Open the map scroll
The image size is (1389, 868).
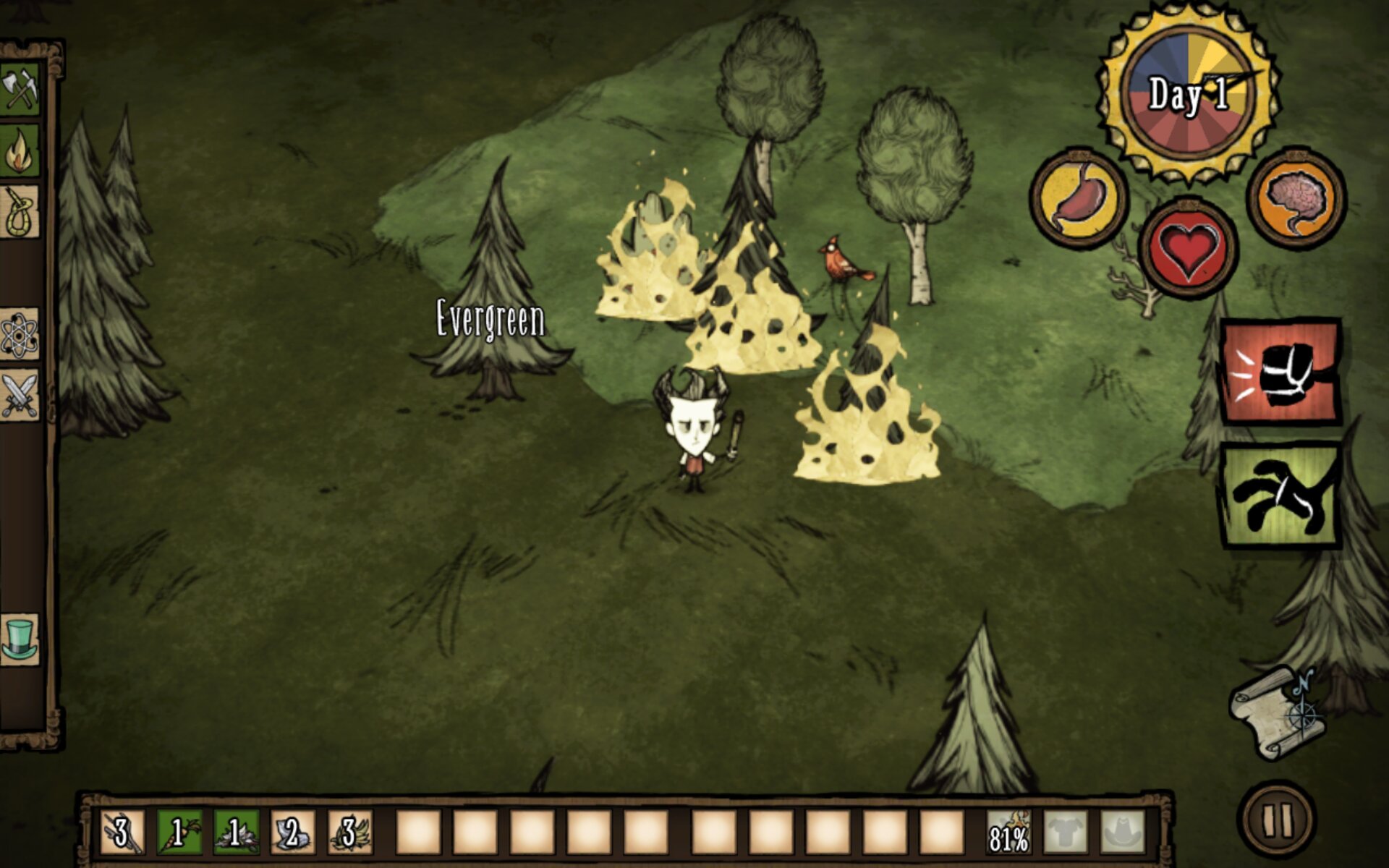(1279, 712)
